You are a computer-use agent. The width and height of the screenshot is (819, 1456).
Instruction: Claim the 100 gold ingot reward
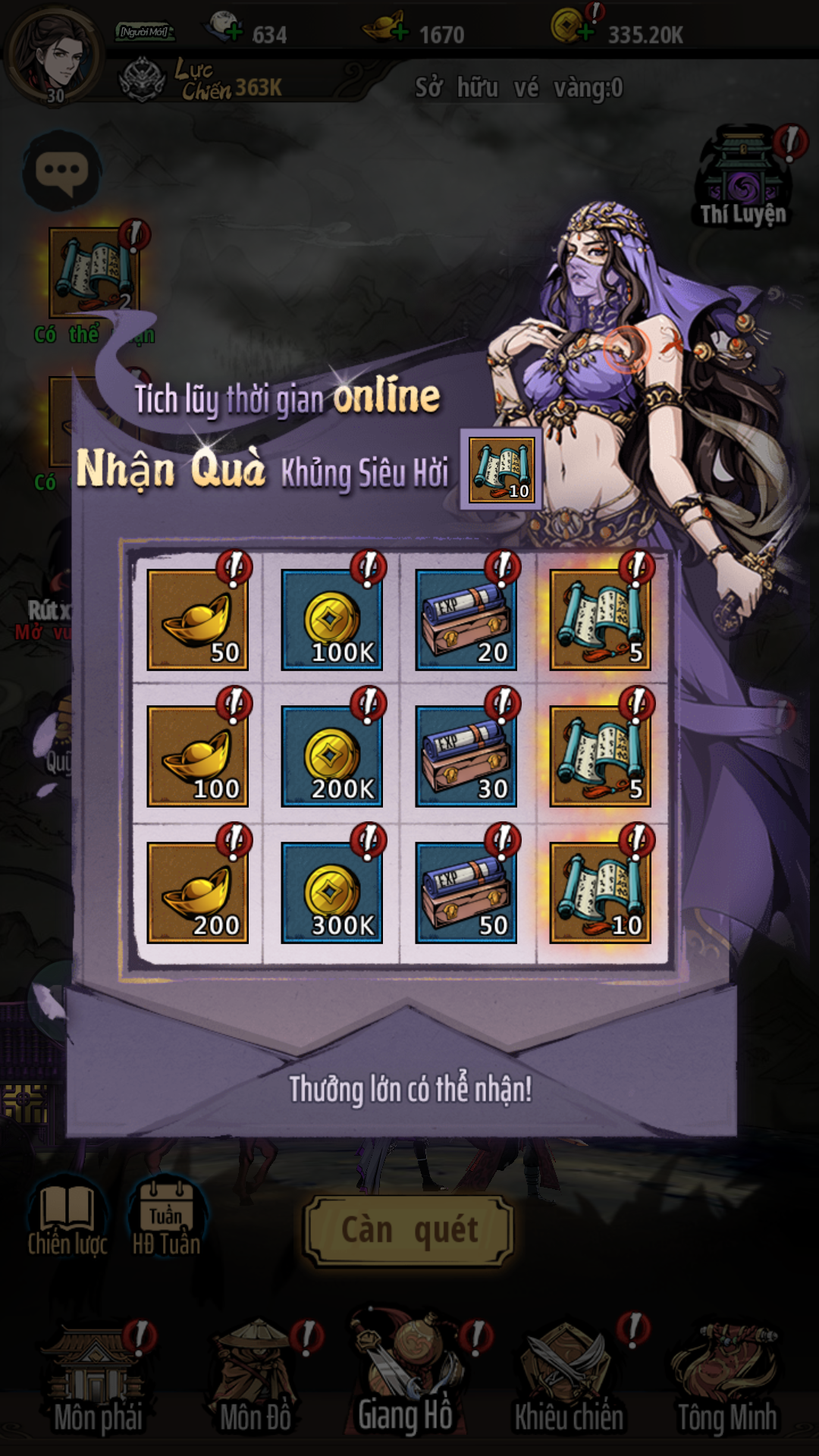pyautogui.click(x=197, y=756)
